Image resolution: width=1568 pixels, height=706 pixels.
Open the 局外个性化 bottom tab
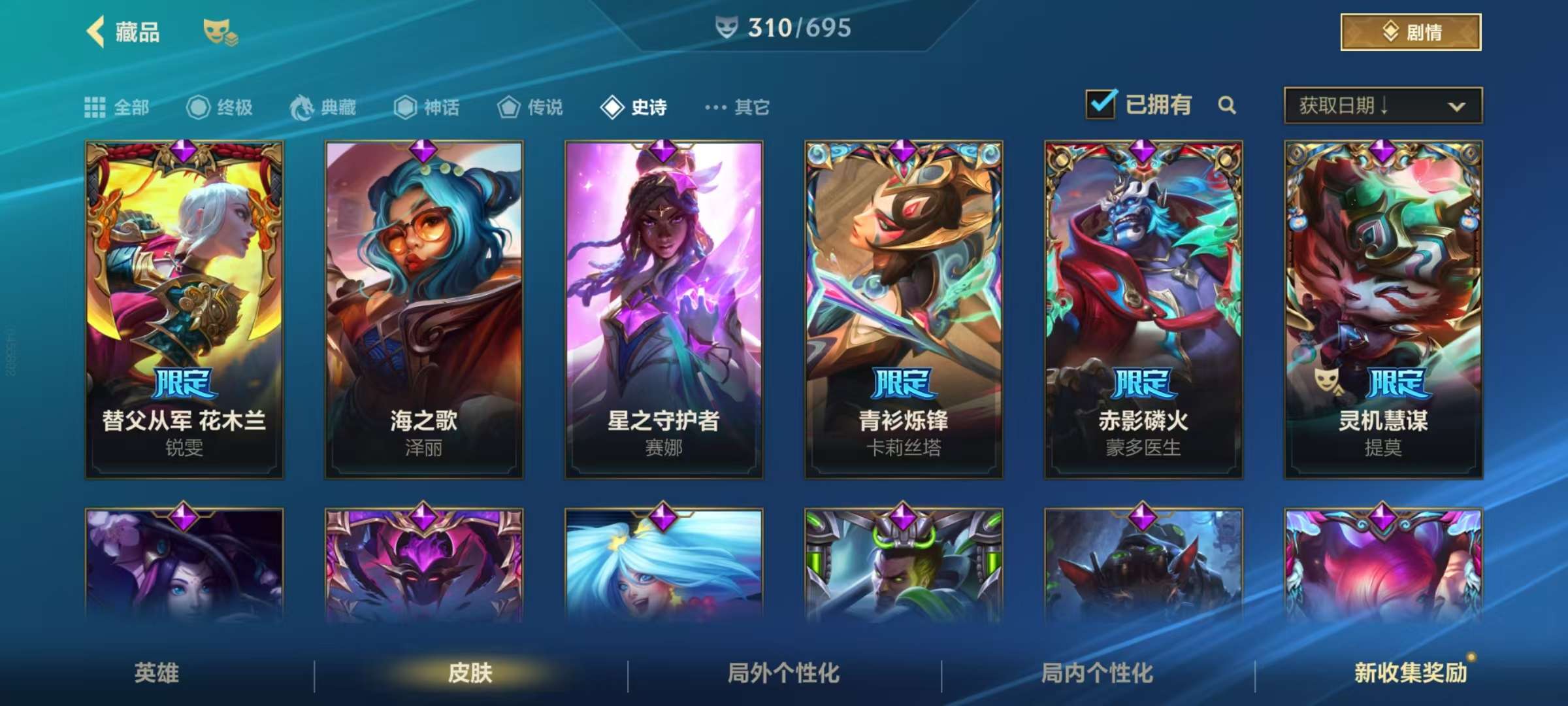784,673
